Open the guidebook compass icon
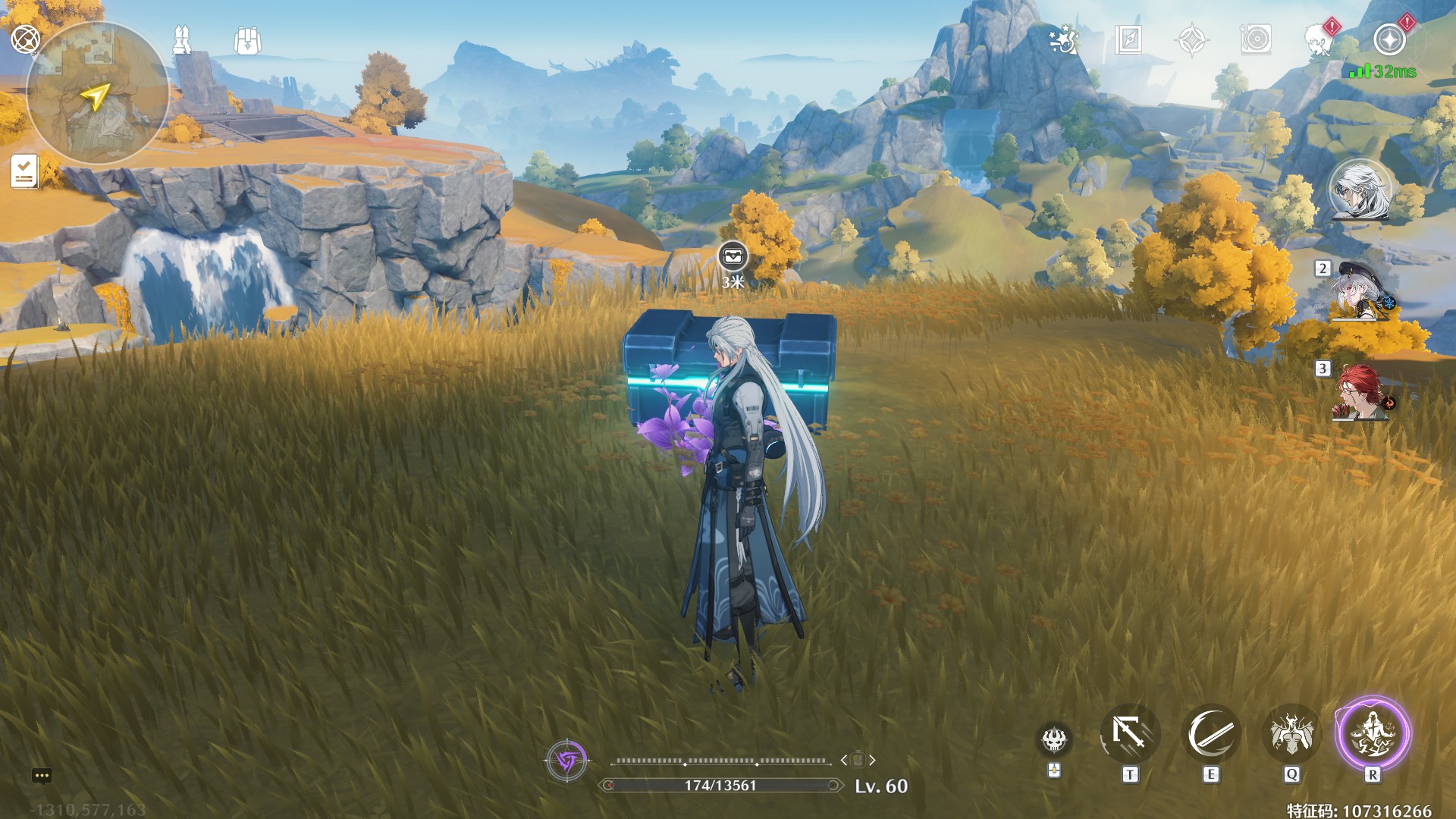 1128,39
